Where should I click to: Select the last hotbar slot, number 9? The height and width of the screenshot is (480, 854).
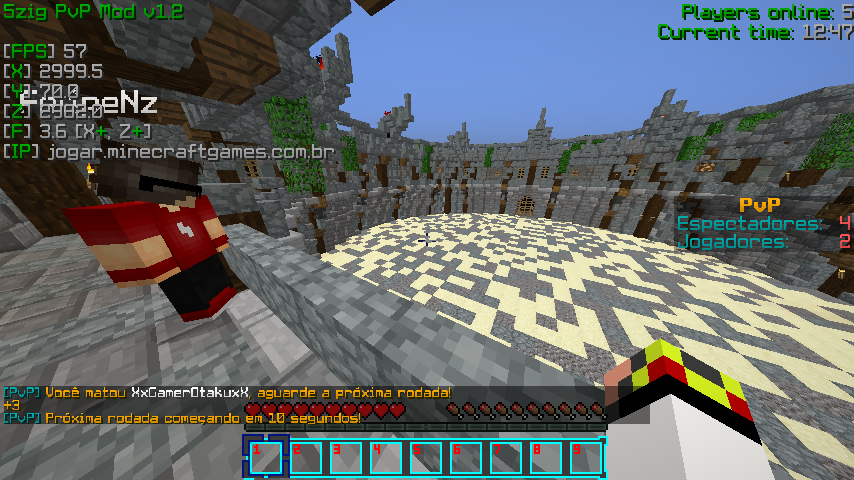pos(586,457)
